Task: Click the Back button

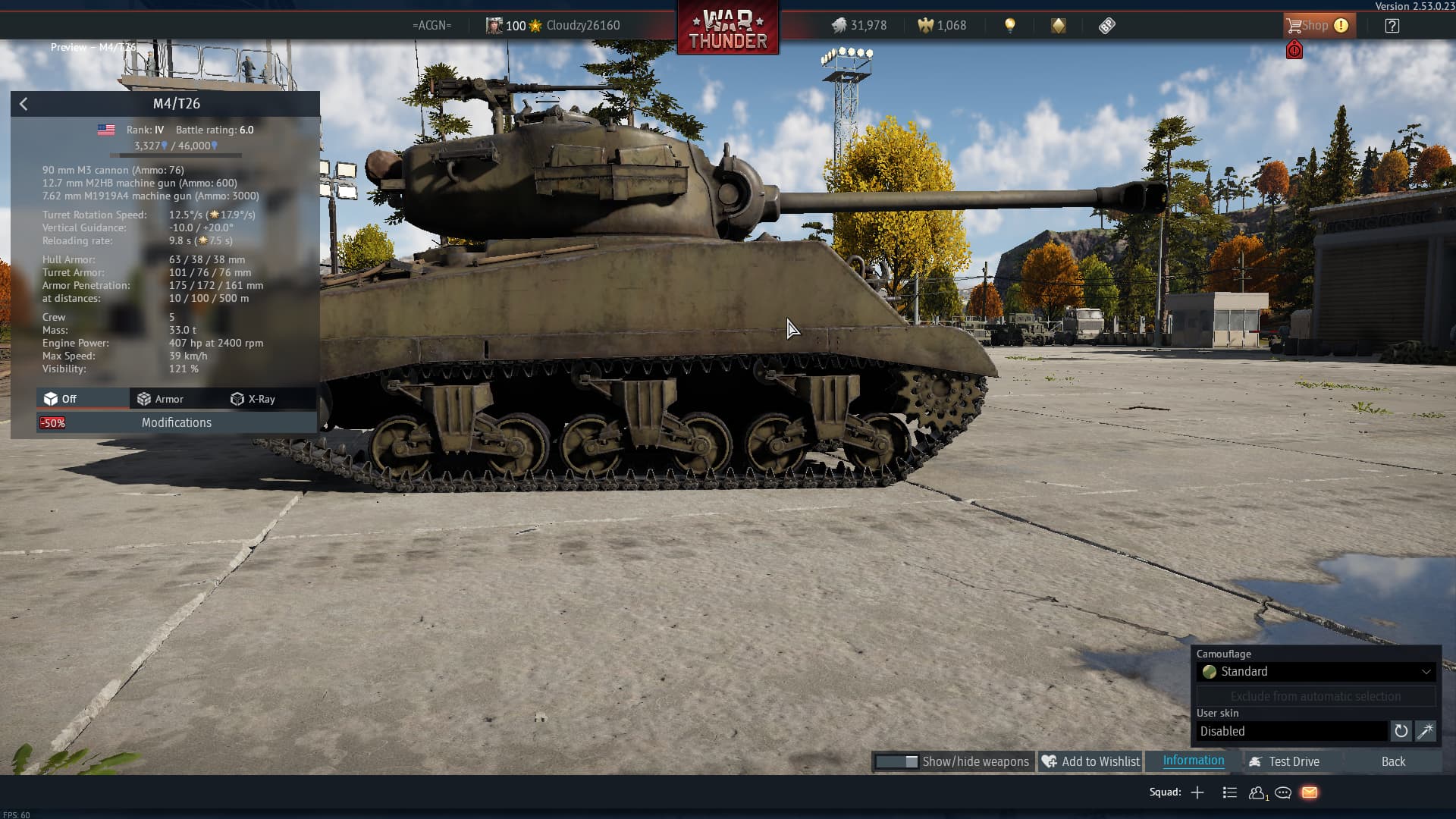Action: [x=1392, y=761]
